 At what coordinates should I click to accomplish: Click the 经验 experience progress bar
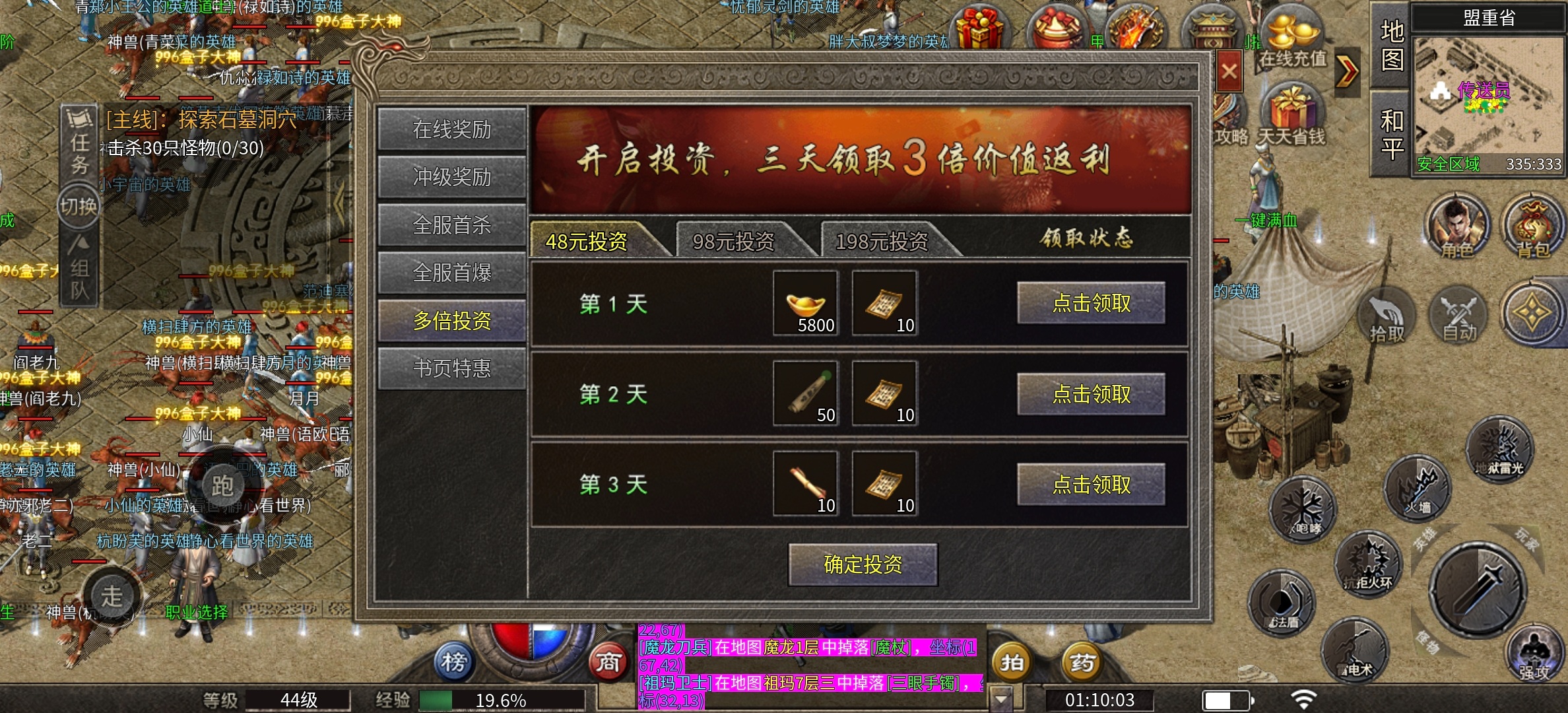(x=502, y=700)
